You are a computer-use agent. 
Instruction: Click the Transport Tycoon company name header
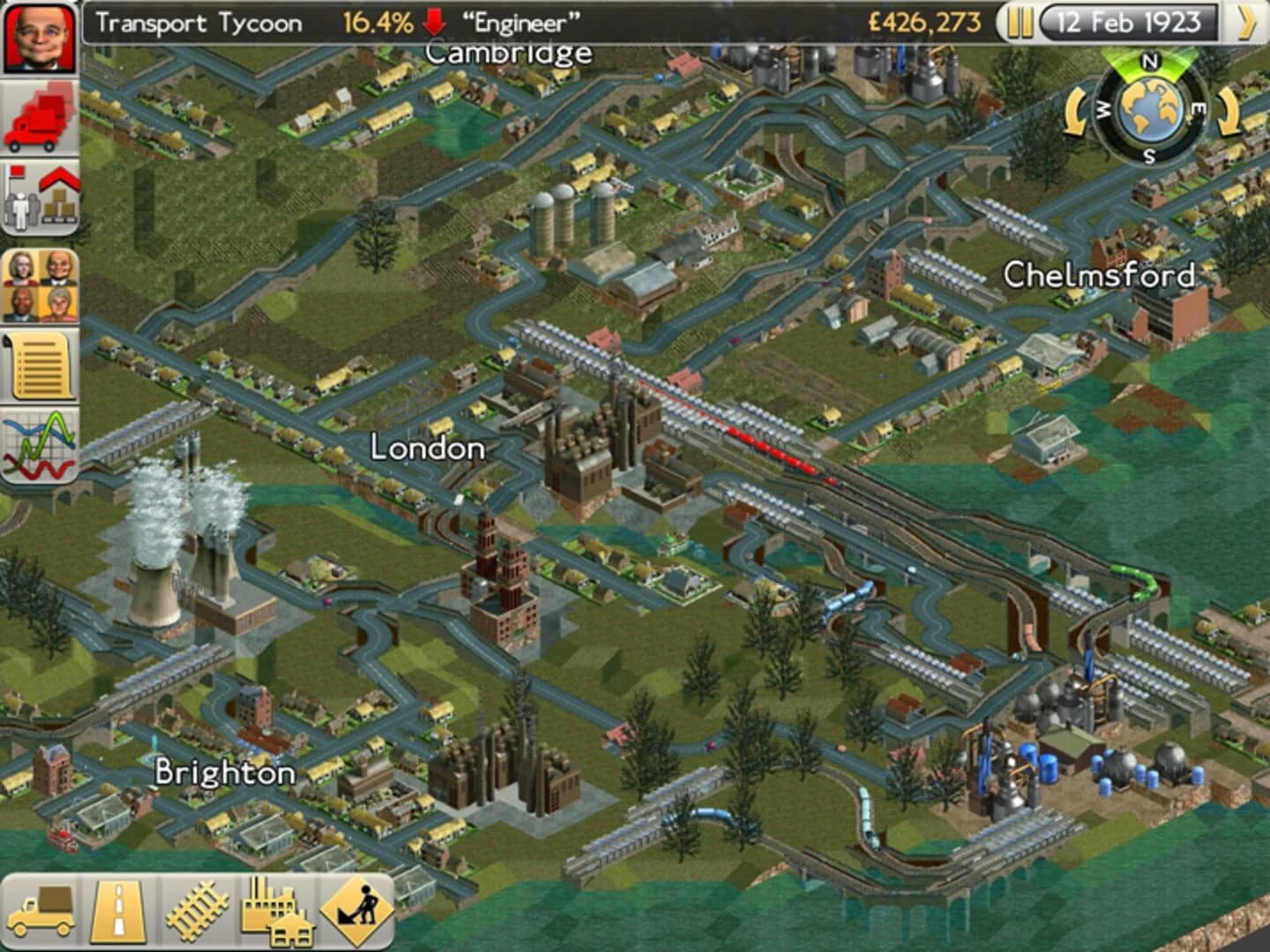[200, 24]
